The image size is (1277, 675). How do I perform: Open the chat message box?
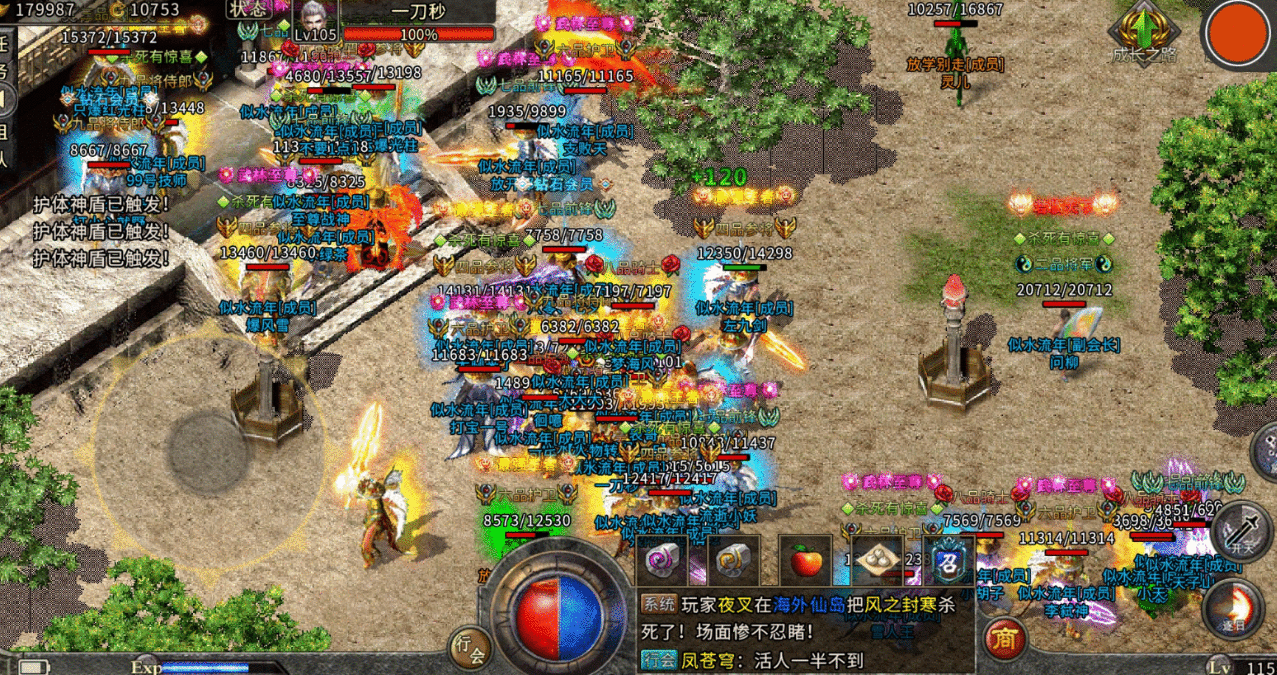[805, 631]
